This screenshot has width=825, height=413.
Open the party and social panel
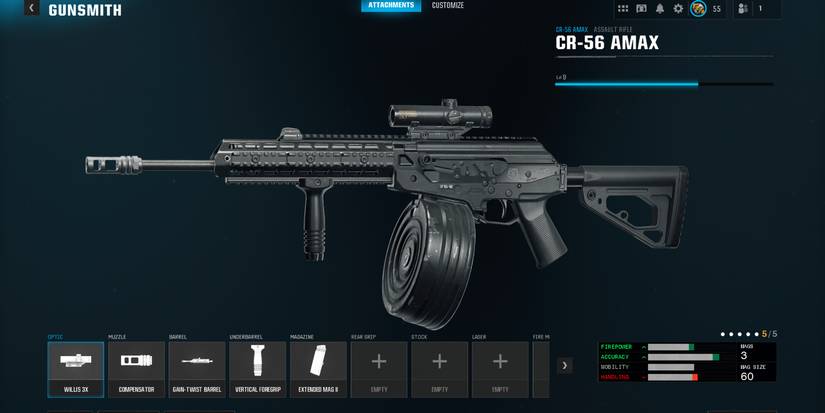click(743, 9)
